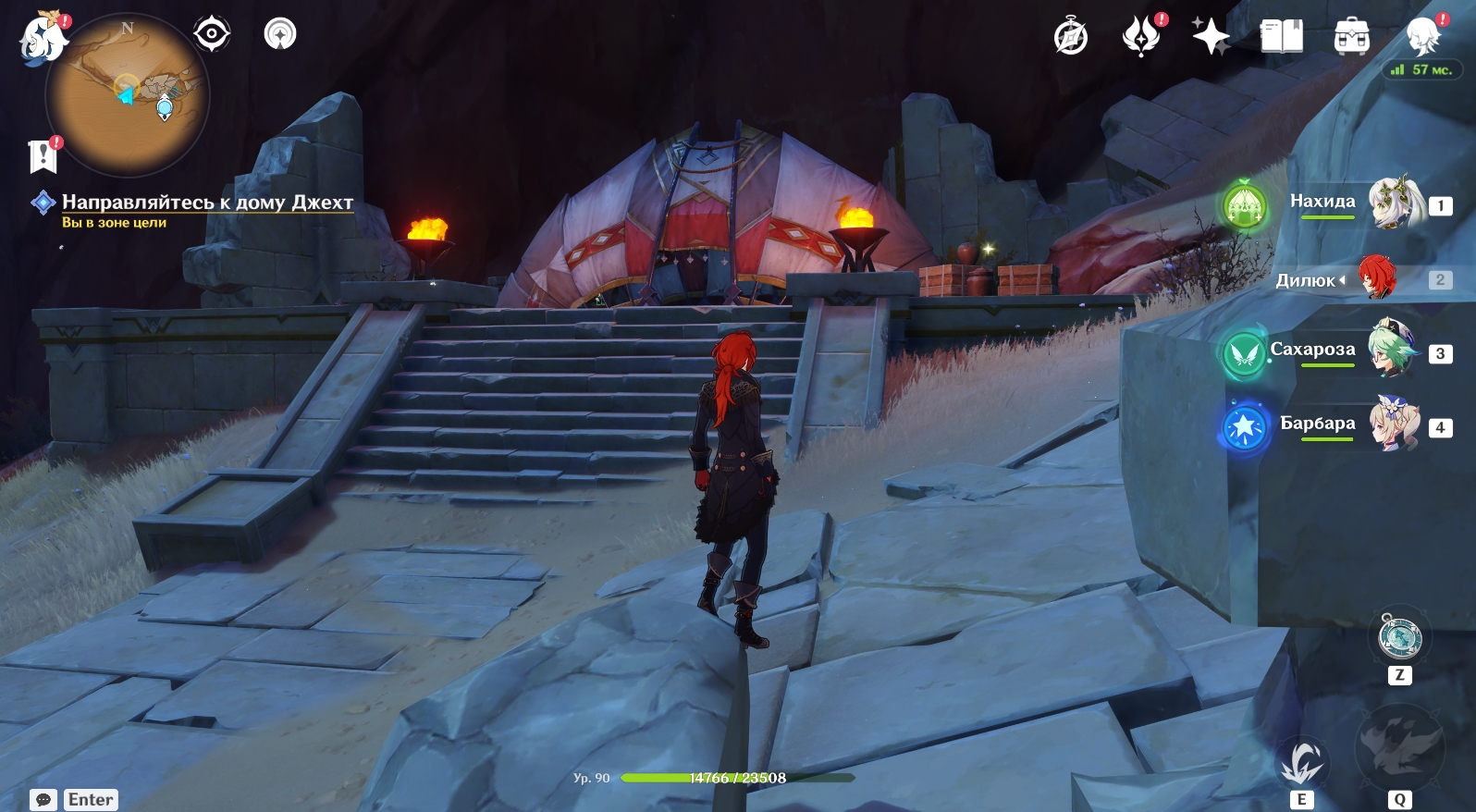This screenshot has height=812, width=1476.
Task: Open the quest log exclamation bookmark
Action: click(x=43, y=155)
